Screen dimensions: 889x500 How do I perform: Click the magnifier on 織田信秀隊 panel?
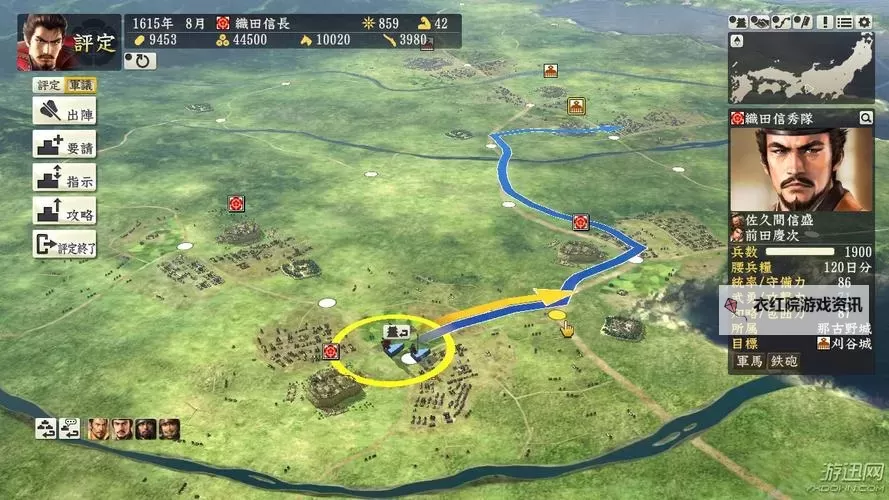[x=865, y=118]
